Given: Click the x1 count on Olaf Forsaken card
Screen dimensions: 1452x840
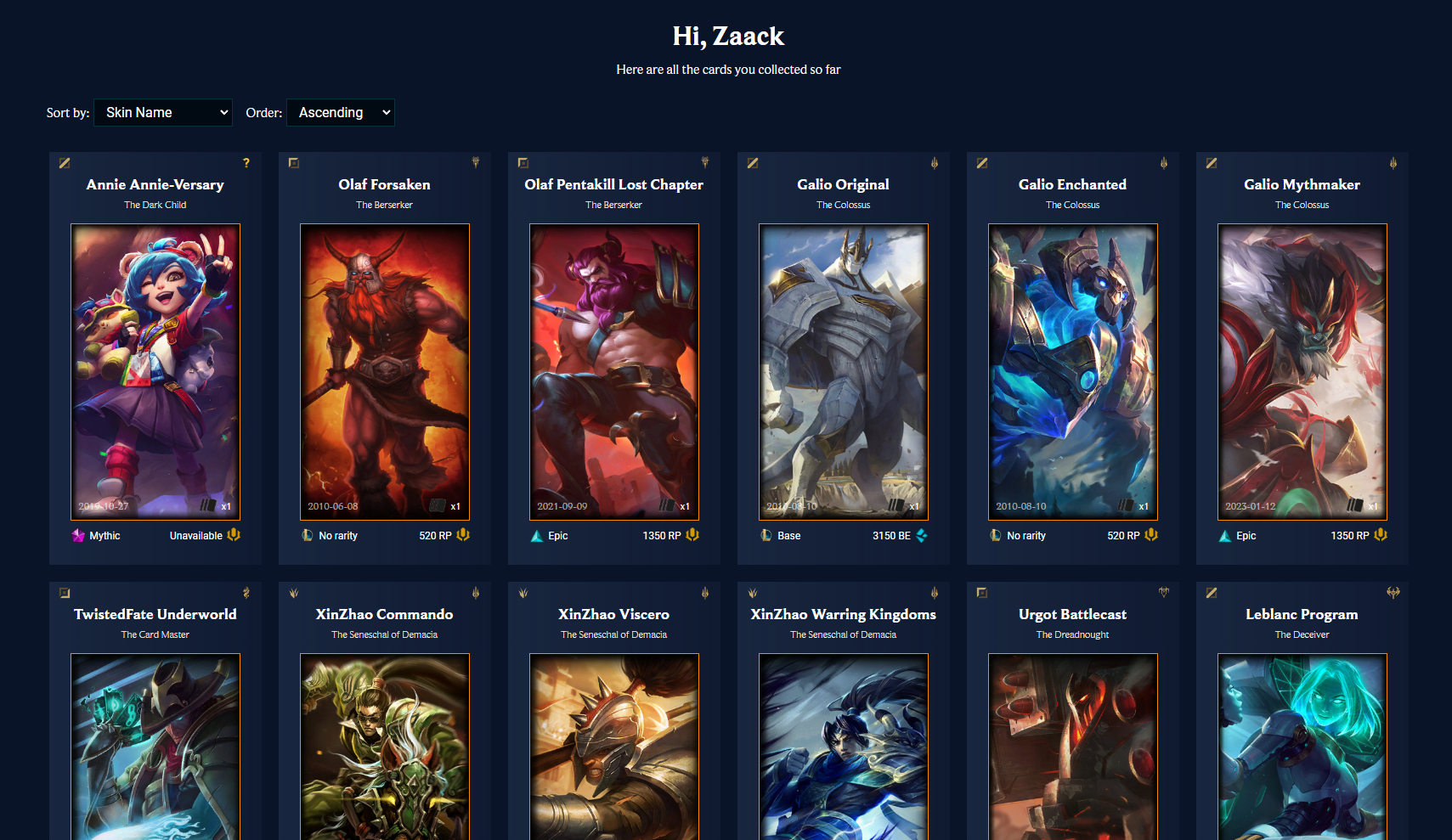Looking at the screenshot, I should 456,505.
